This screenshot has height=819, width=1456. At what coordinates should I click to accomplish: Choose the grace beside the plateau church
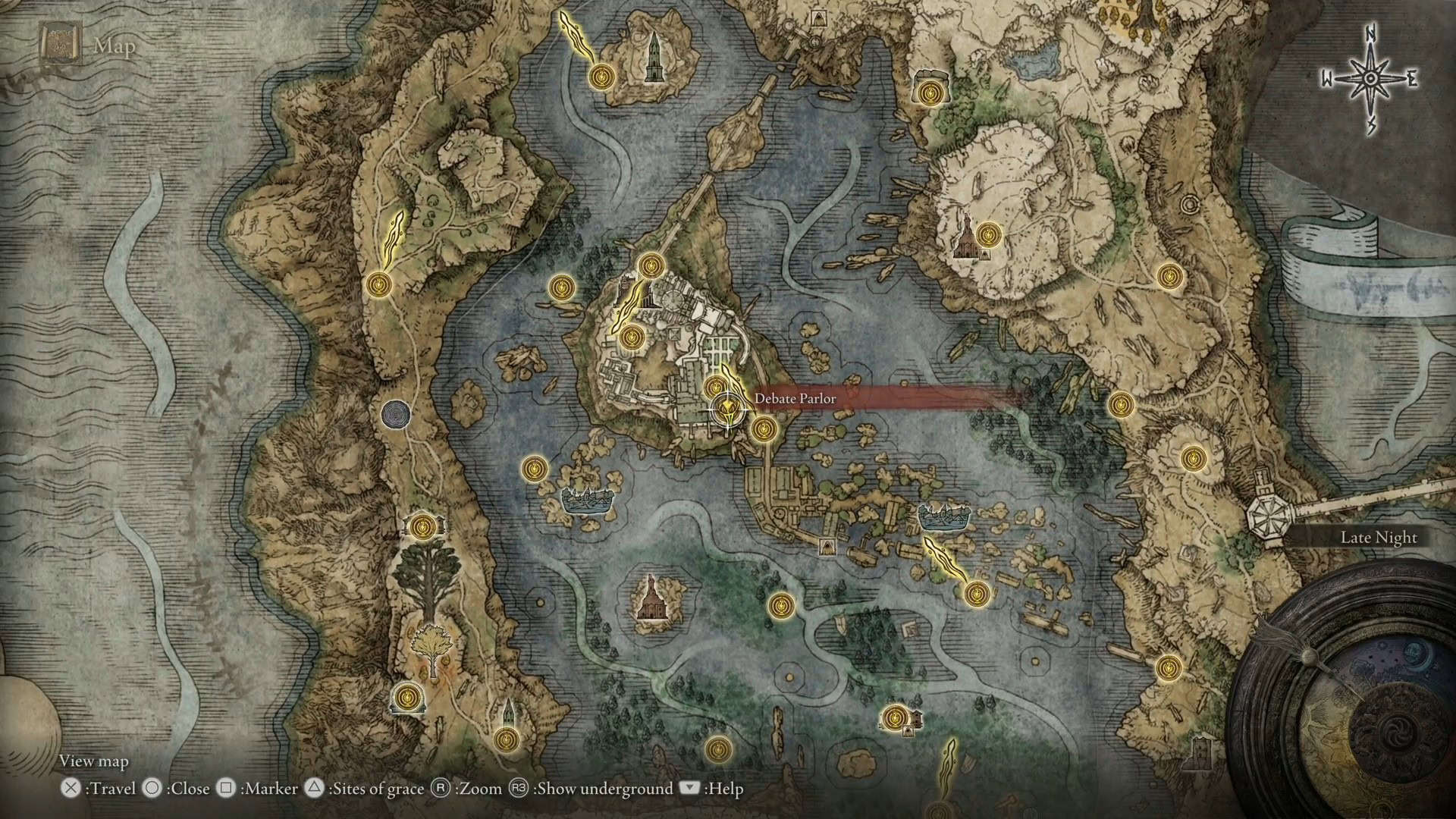[987, 235]
